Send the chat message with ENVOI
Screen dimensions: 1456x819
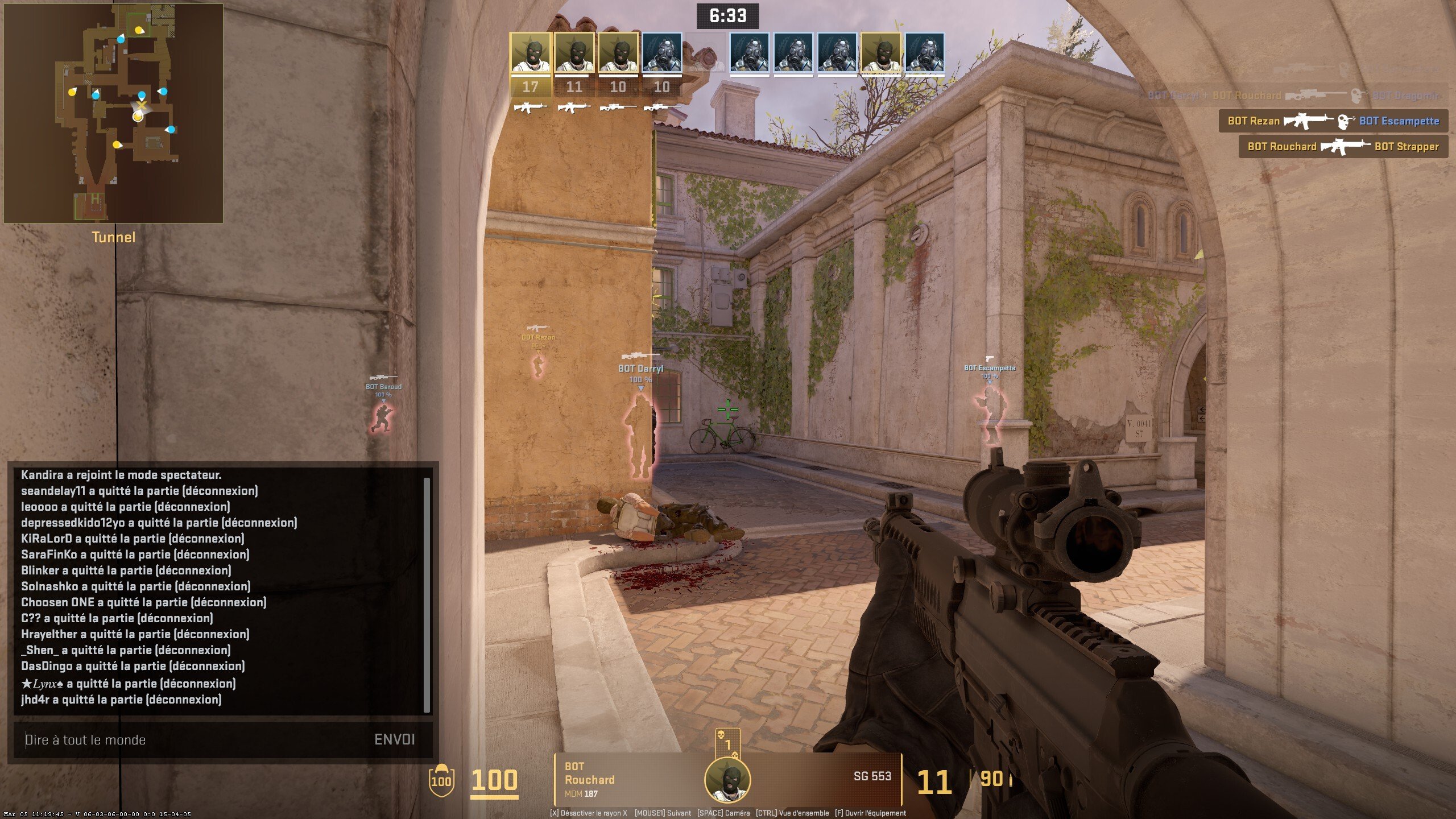coord(394,739)
